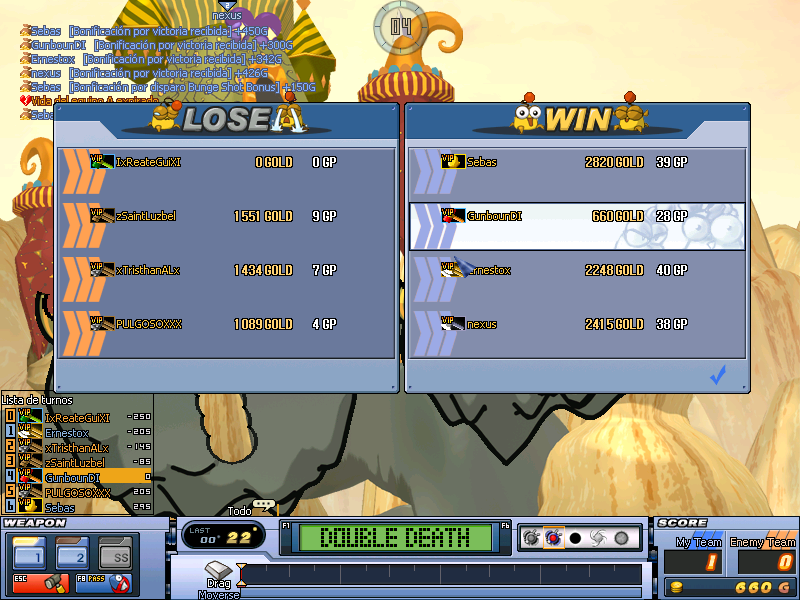Select GunbounDI's highlighted result row
Viewport: 800px width, 600px height.
pyautogui.click(x=578, y=216)
